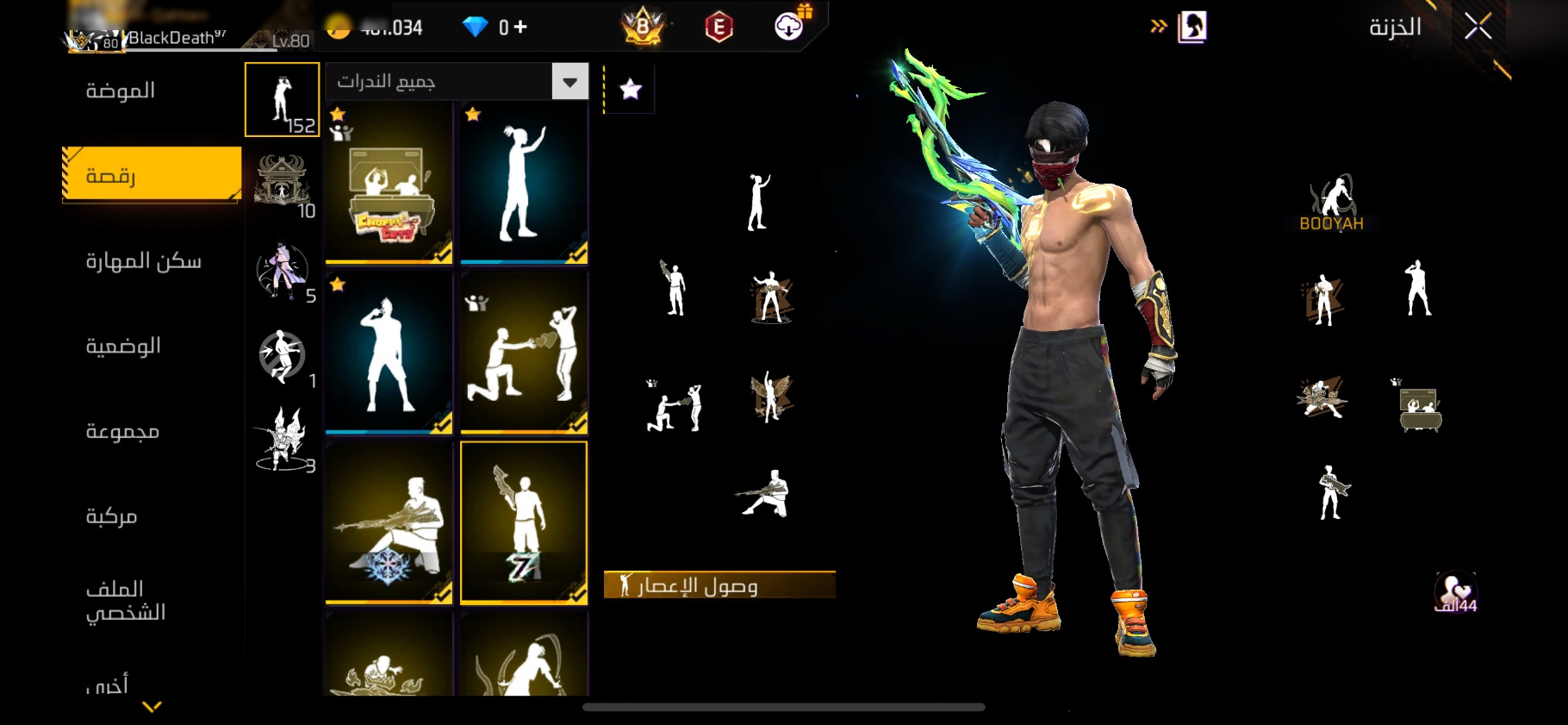The height and width of the screenshot is (725, 1568).
Task: Go to the مجموعة (Collection) category
Action: pos(122,430)
